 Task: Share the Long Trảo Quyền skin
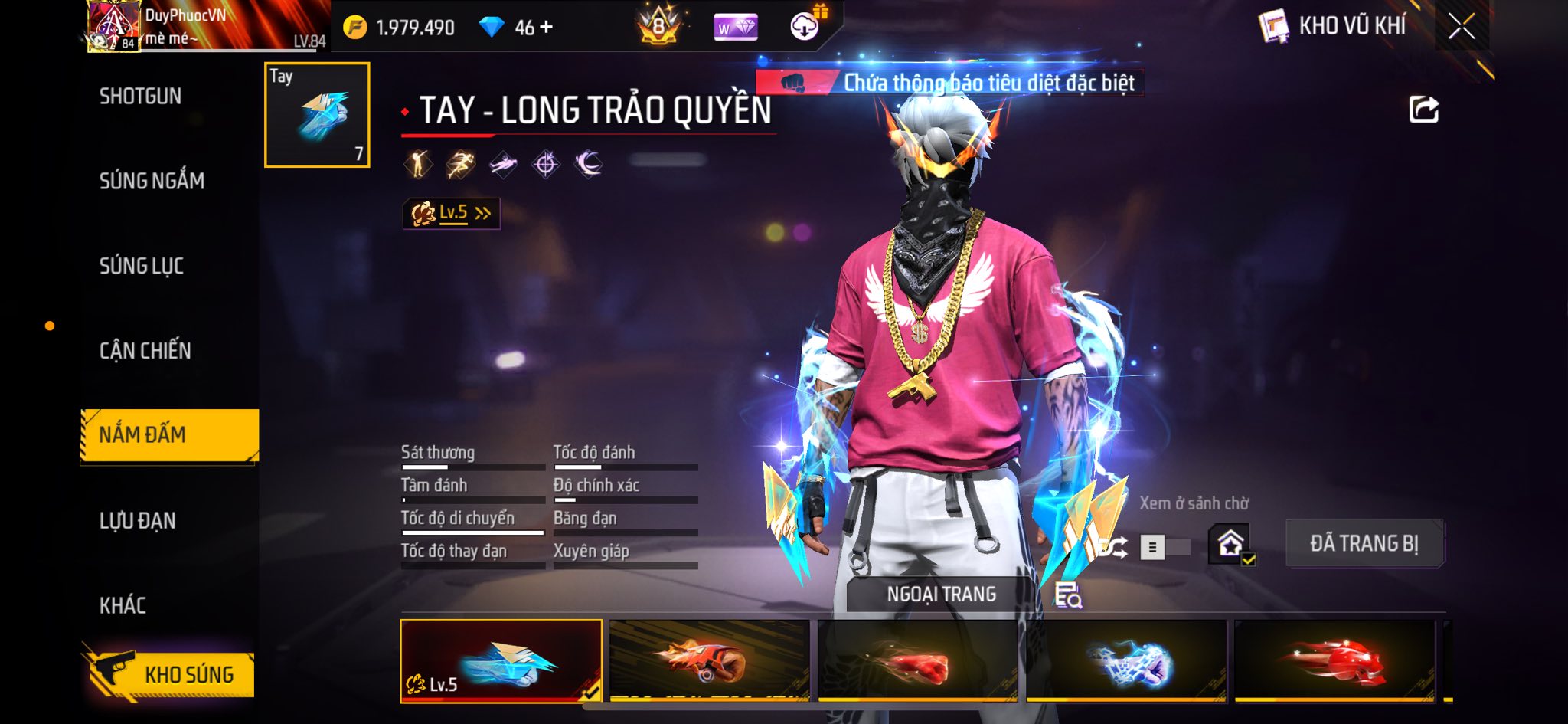1424,110
